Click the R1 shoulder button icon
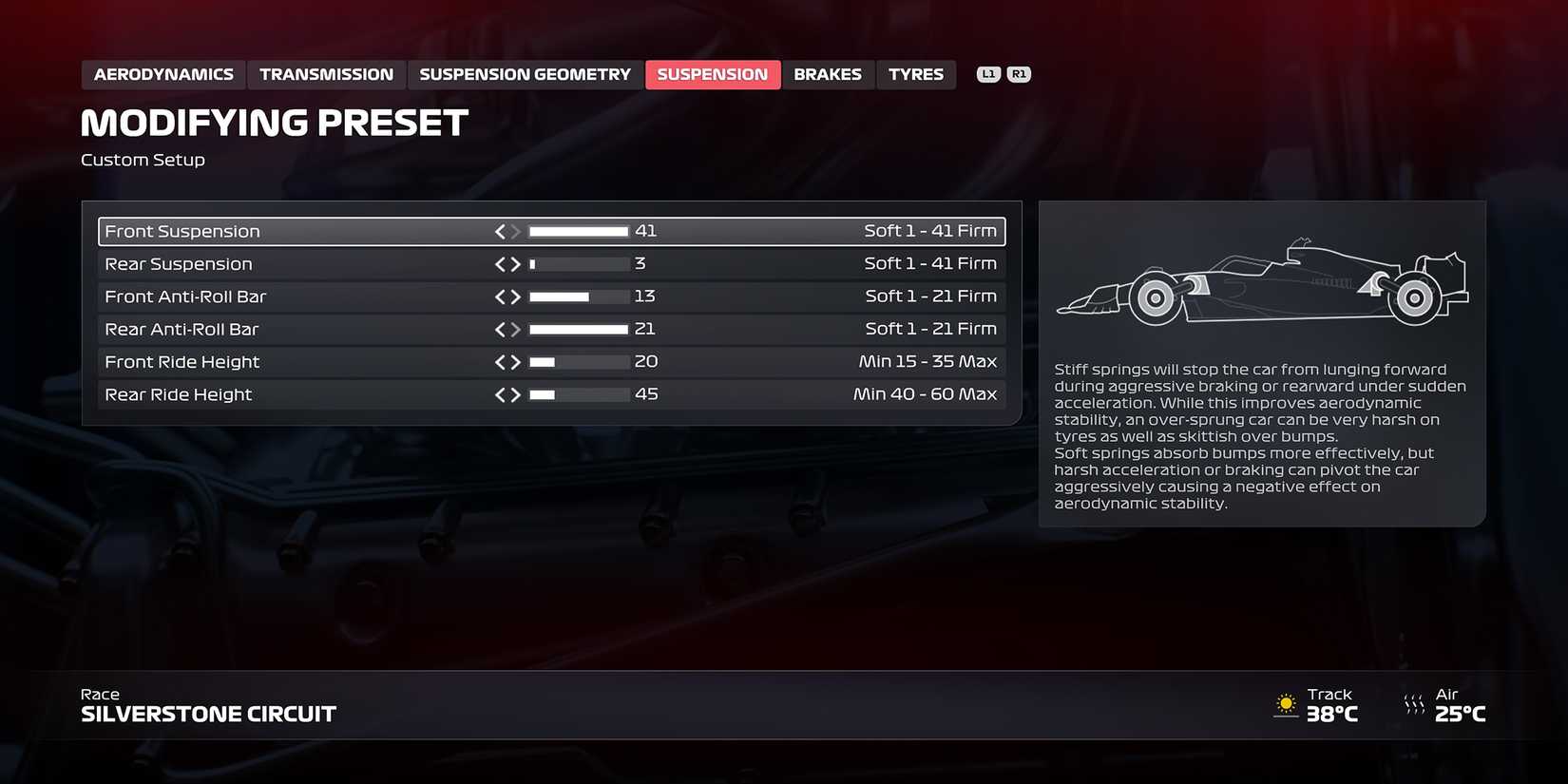 click(x=1019, y=73)
